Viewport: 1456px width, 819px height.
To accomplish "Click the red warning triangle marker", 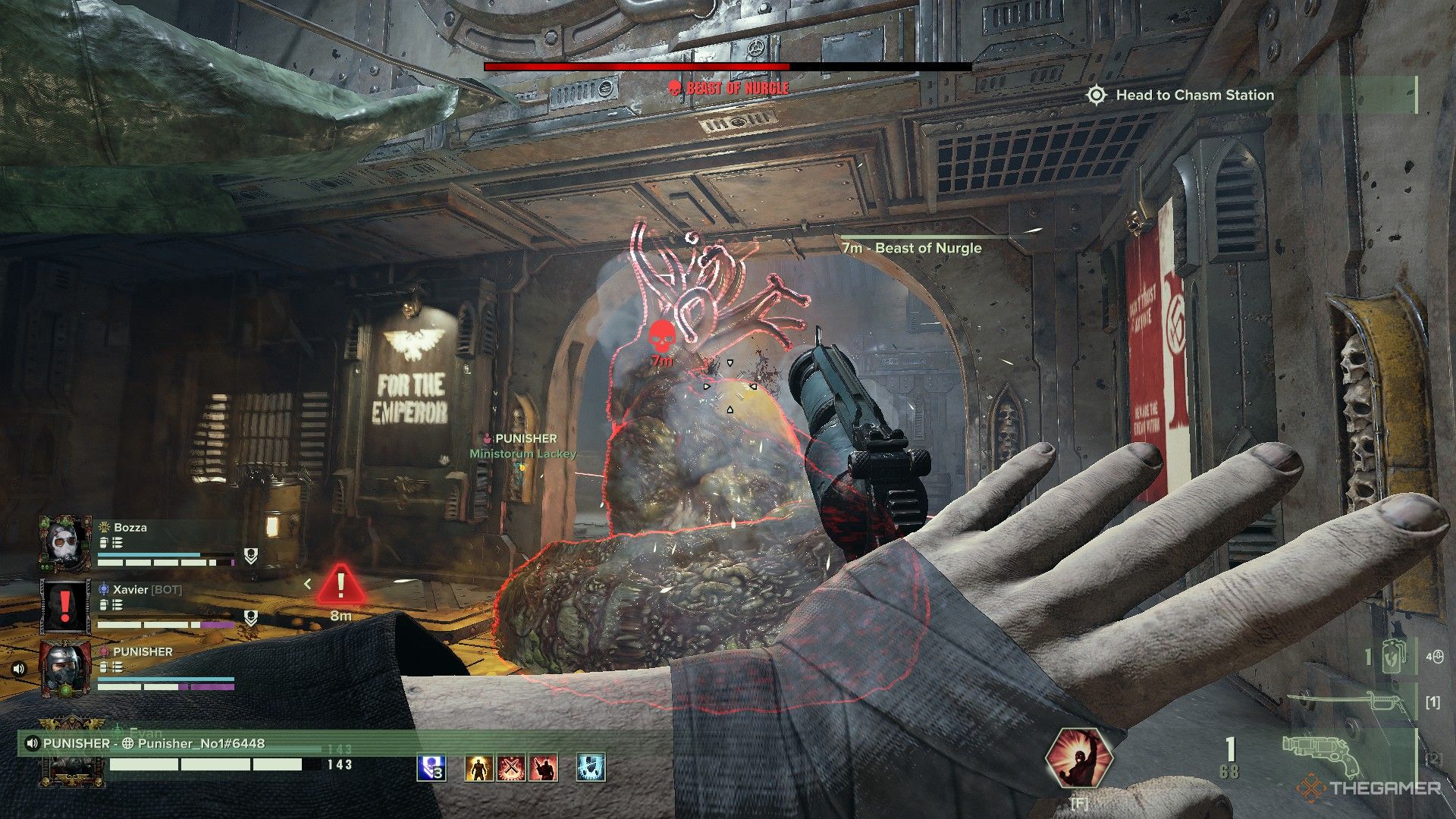I will pyautogui.click(x=340, y=585).
